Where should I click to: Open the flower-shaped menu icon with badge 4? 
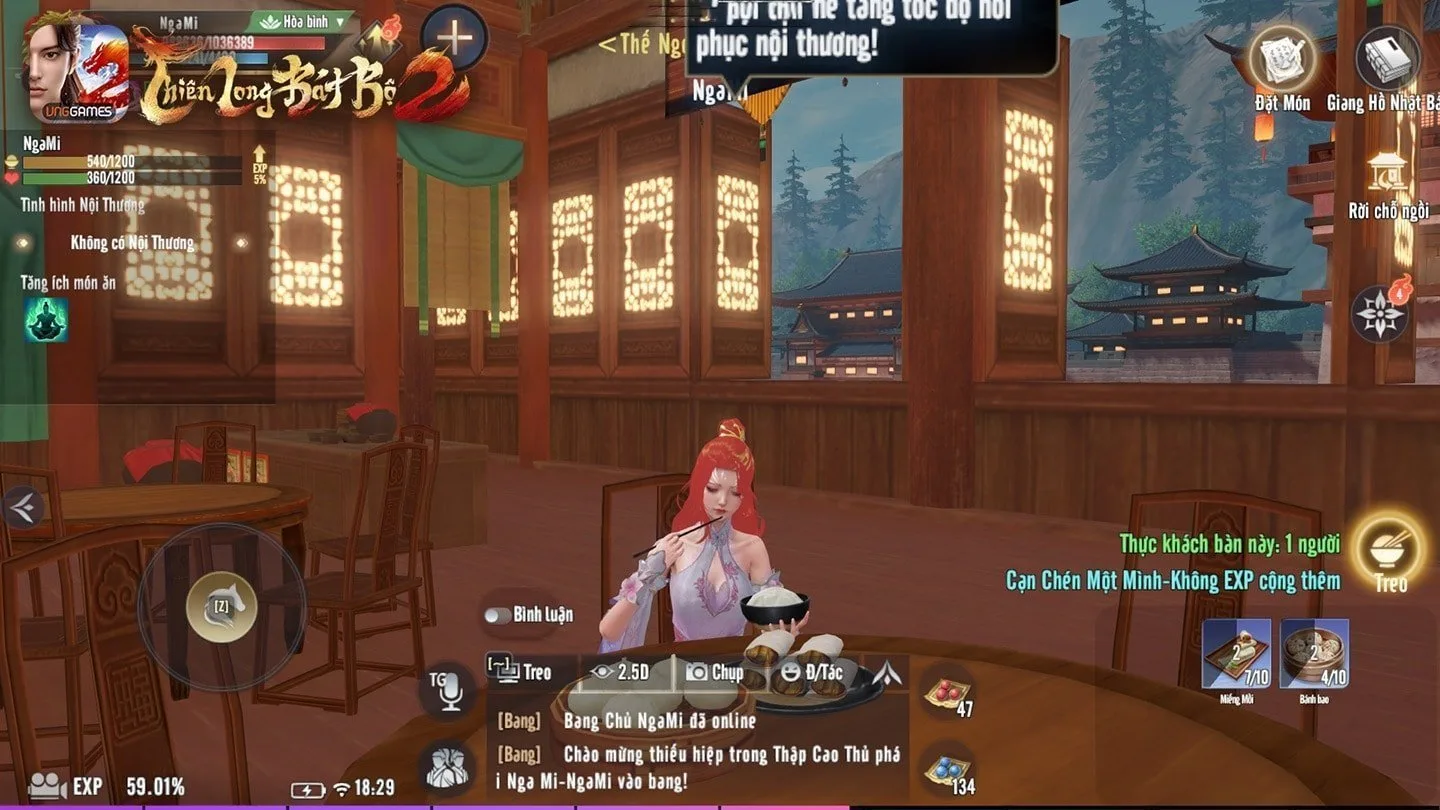point(1381,313)
